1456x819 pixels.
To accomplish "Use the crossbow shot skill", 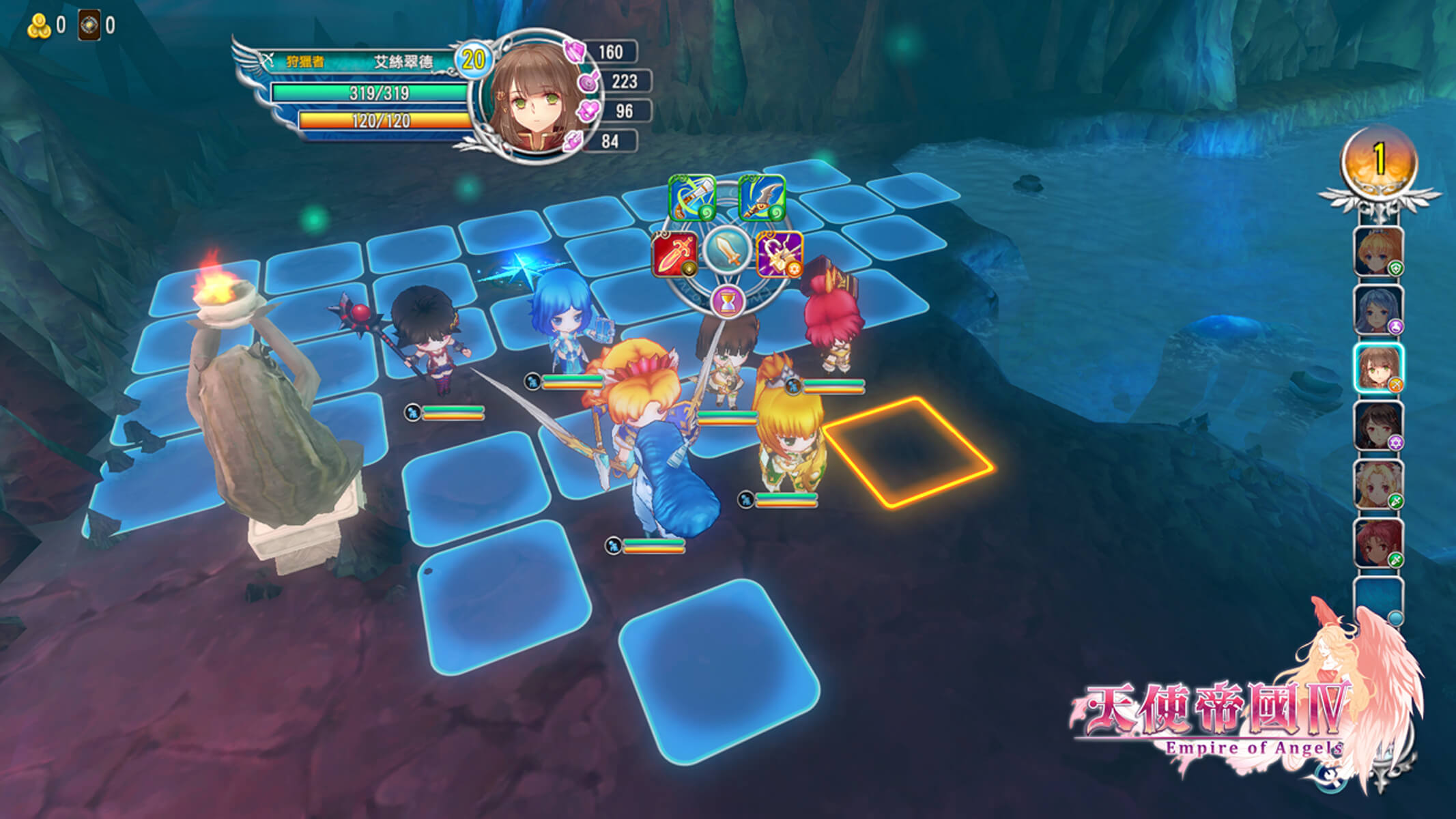I will pyautogui.click(x=692, y=198).
